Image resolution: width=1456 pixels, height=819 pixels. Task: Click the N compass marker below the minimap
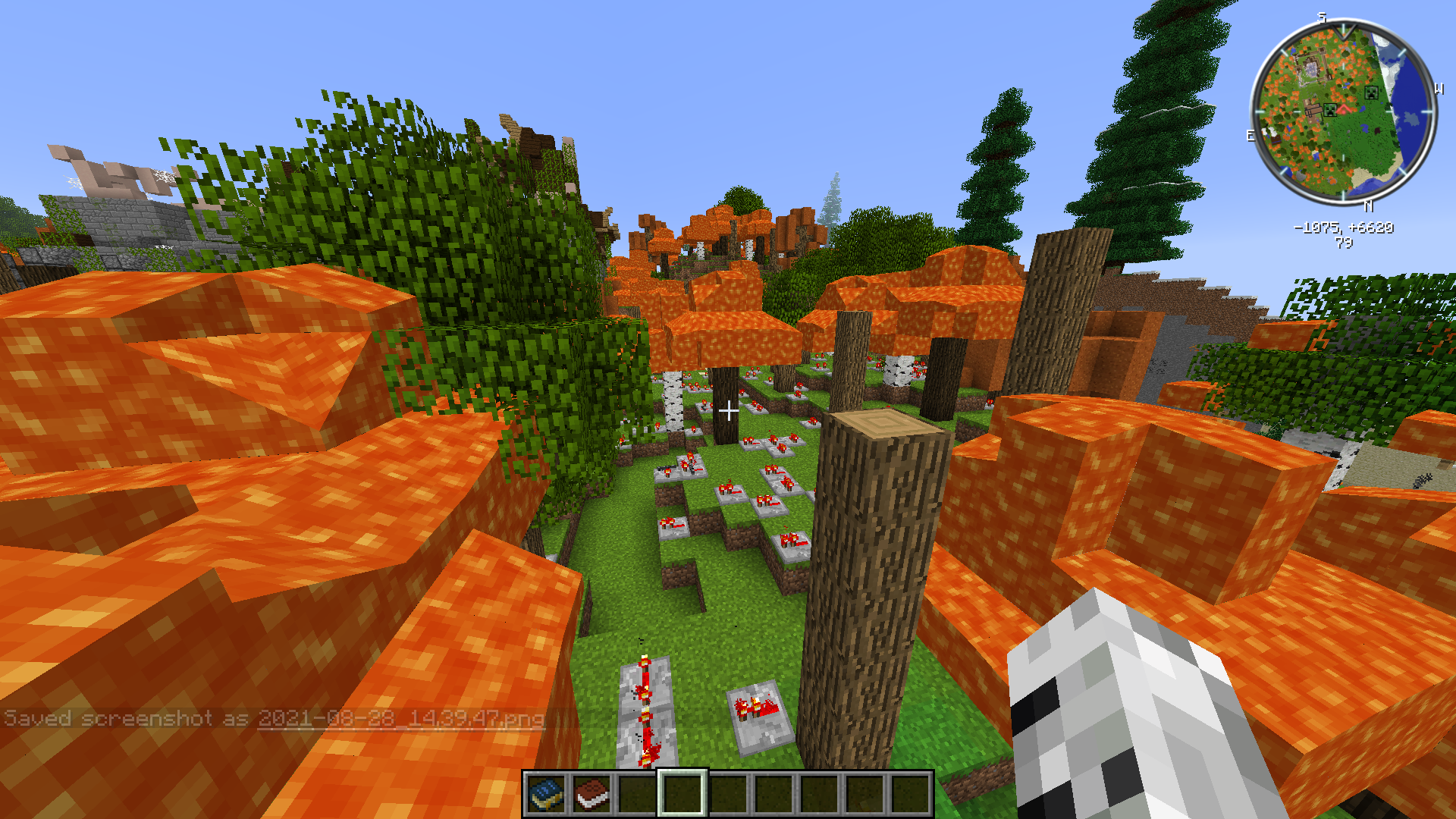coord(1368,205)
